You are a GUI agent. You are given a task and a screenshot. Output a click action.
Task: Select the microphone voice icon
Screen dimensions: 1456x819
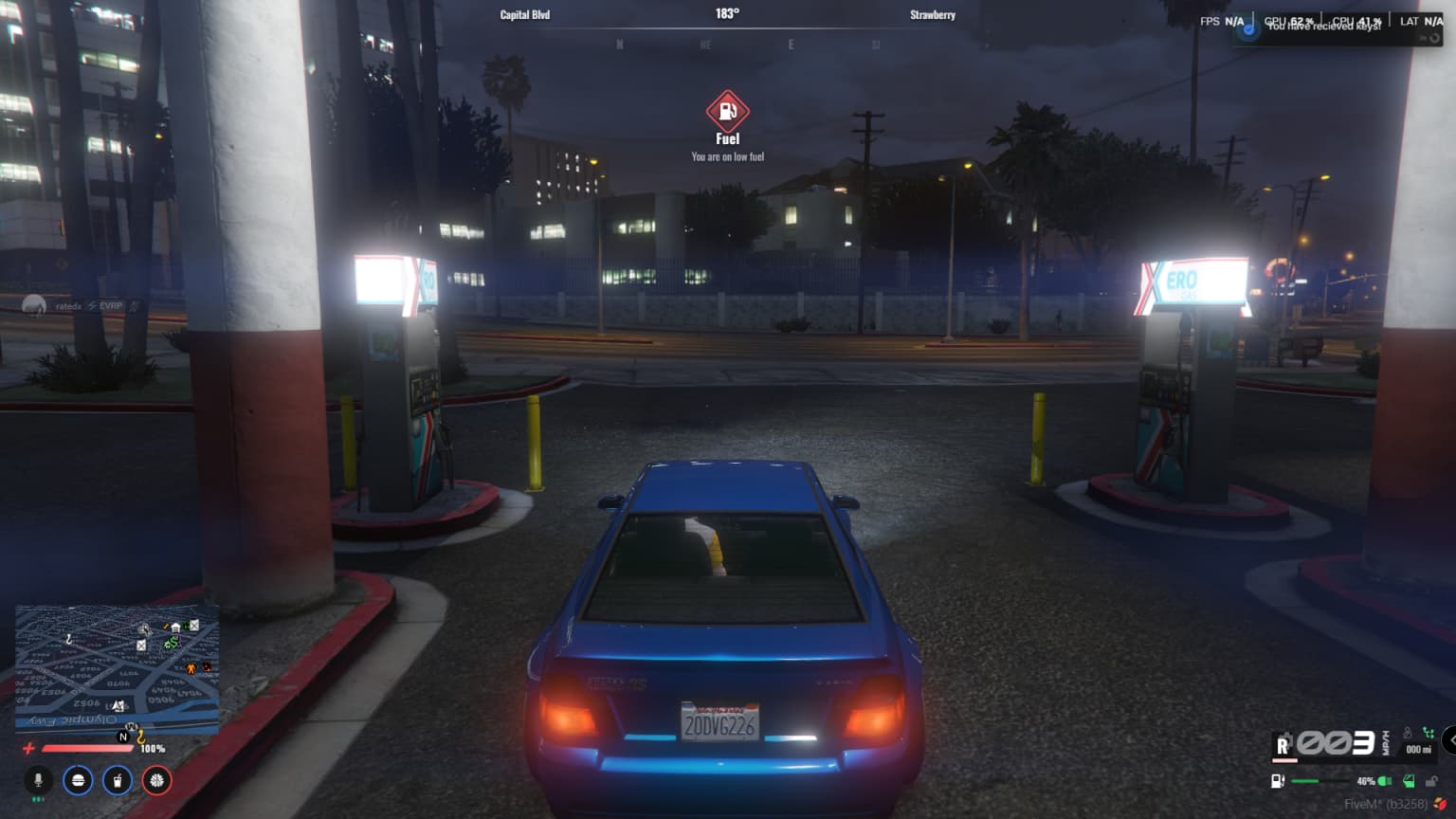(x=38, y=781)
